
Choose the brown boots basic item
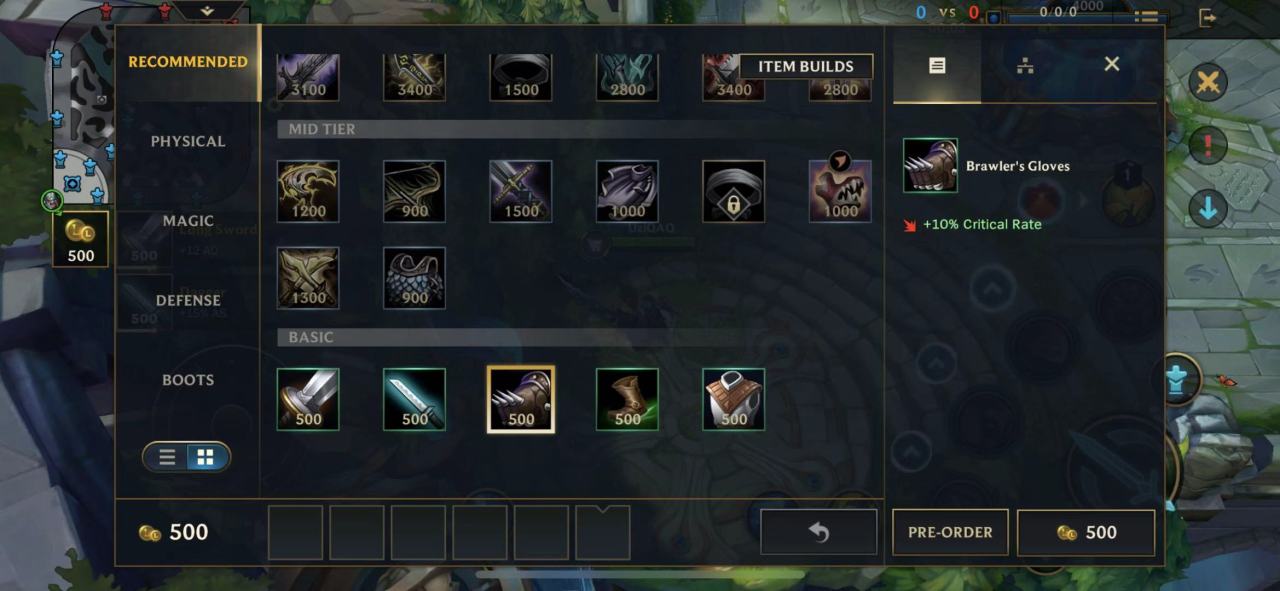pyautogui.click(x=627, y=399)
